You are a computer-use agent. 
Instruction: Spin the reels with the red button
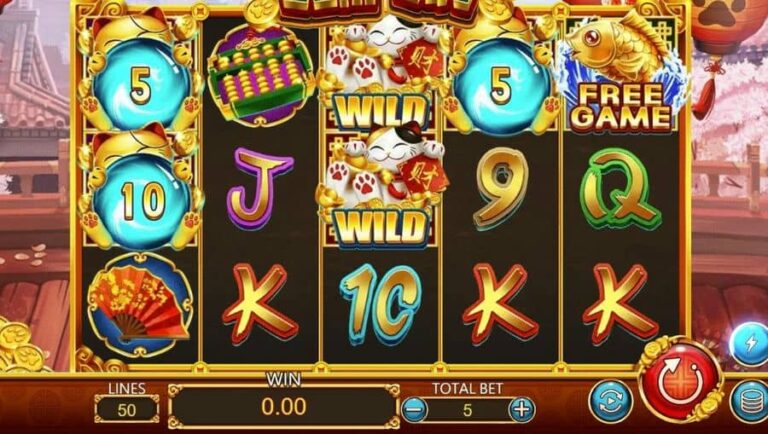680,379
